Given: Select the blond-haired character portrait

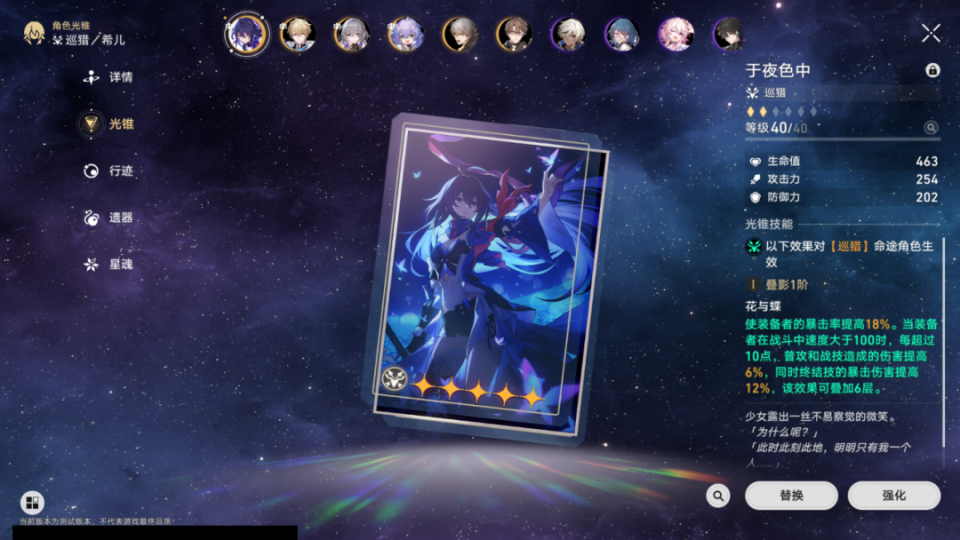Looking at the screenshot, I should (x=297, y=34).
